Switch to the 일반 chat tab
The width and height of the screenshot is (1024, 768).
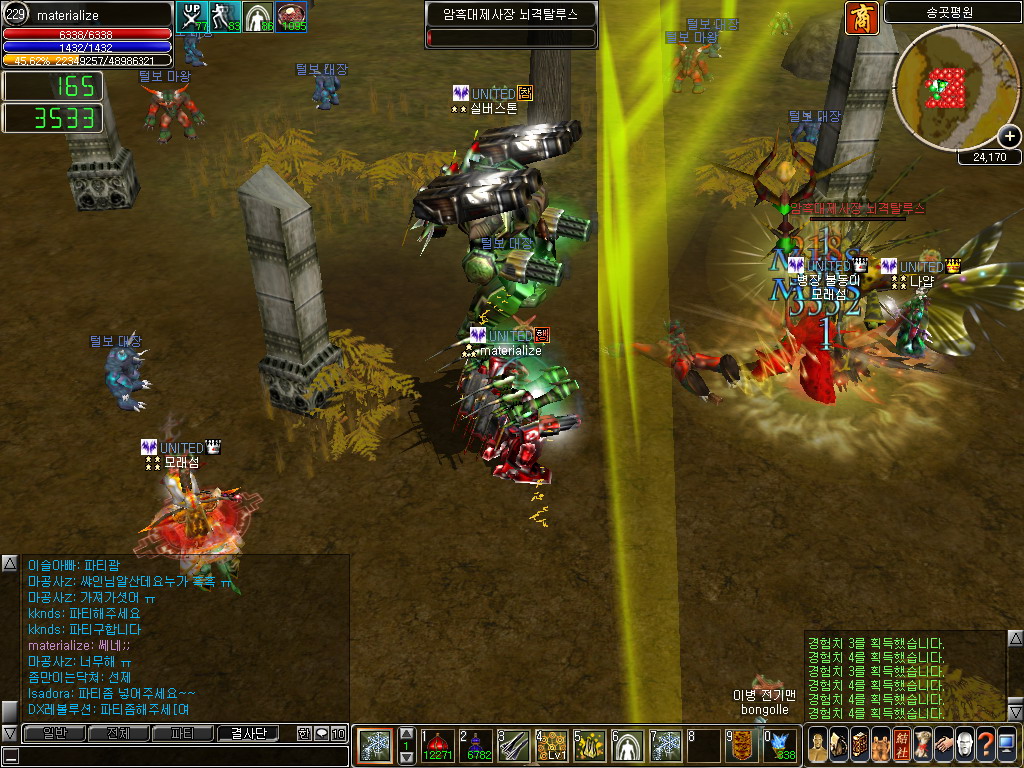pos(53,733)
